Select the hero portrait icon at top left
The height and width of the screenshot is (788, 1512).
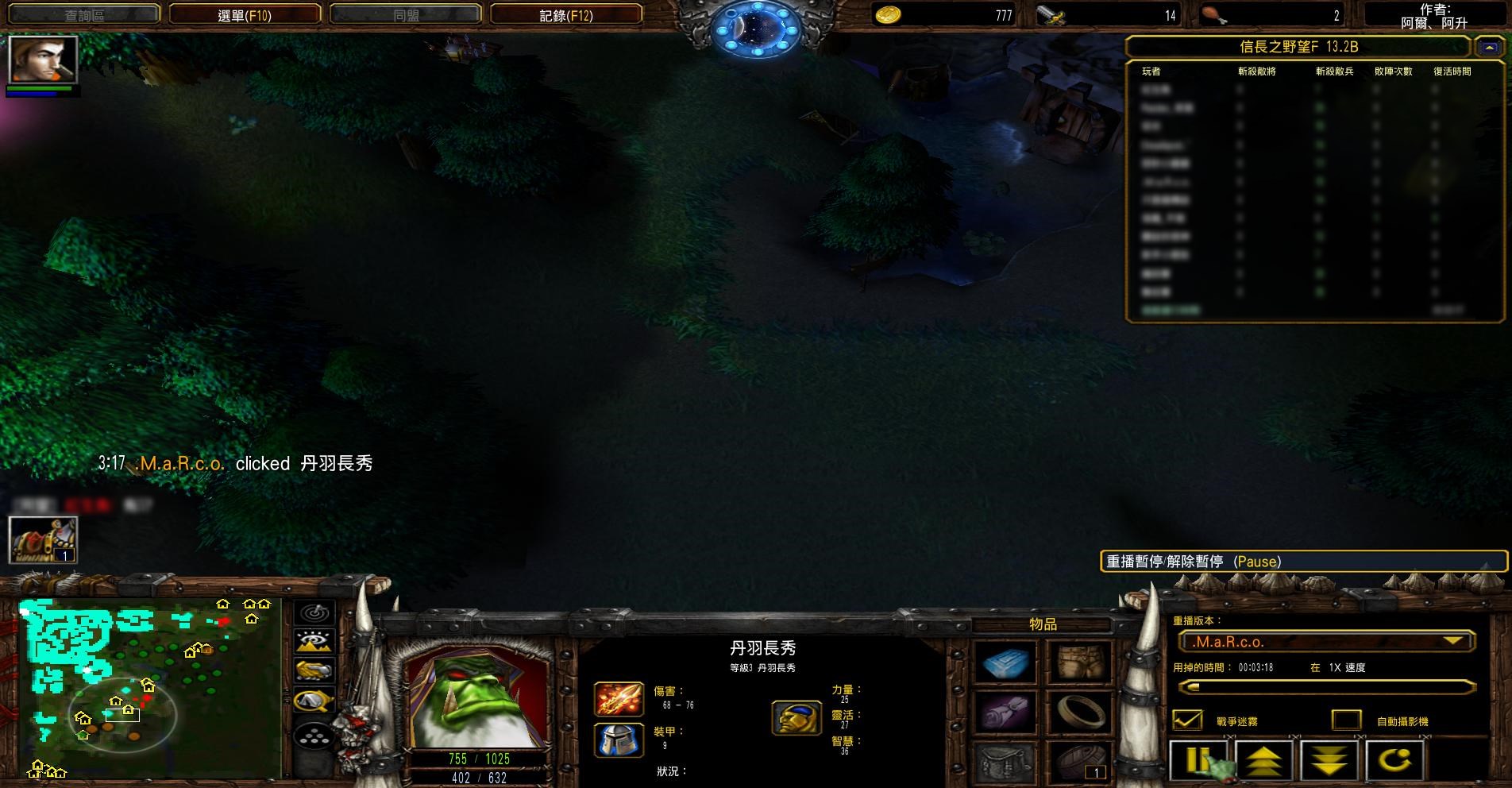coord(43,60)
